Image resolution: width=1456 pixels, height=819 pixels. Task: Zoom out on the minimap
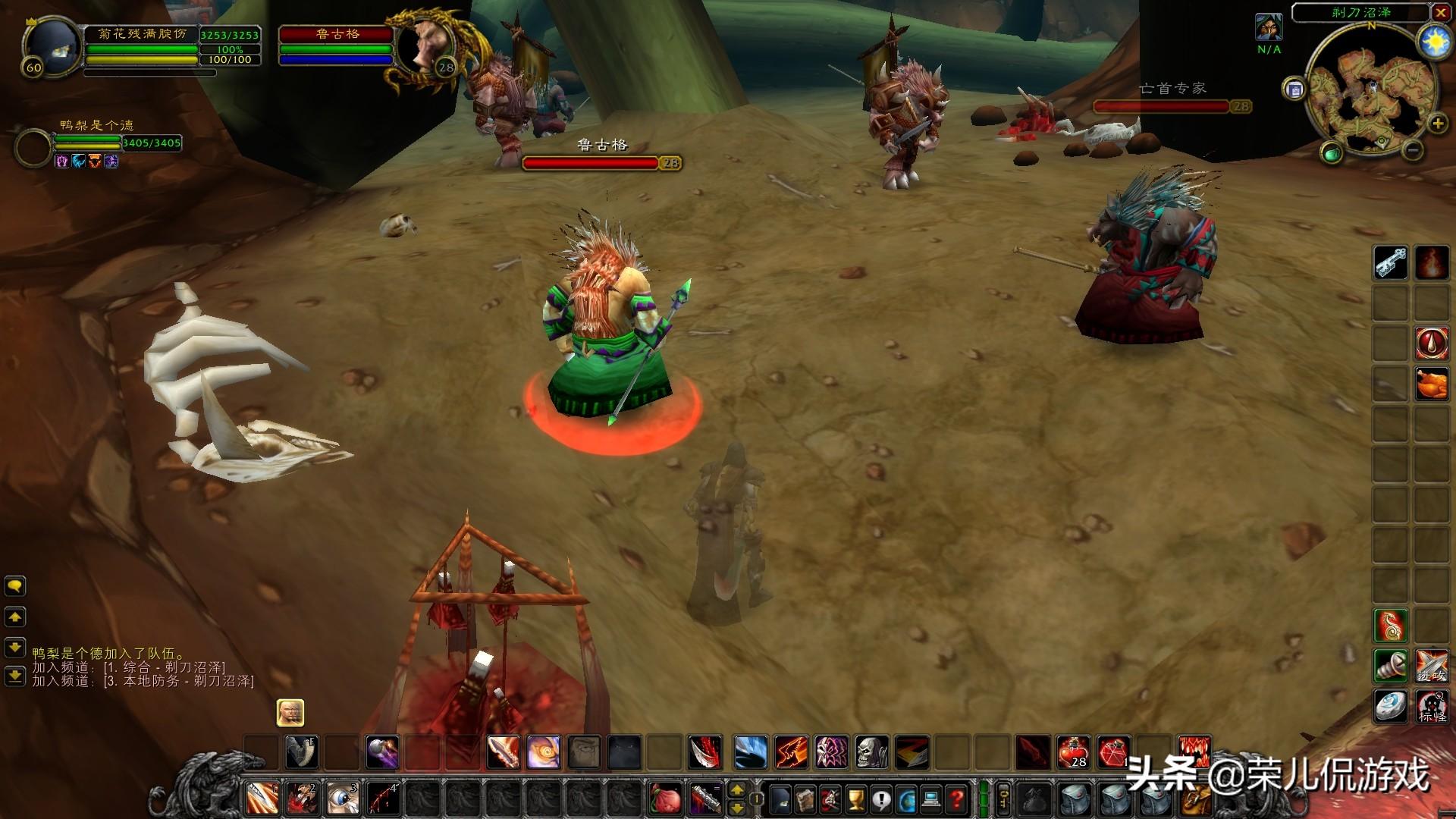pyautogui.click(x=1413, y=150)
